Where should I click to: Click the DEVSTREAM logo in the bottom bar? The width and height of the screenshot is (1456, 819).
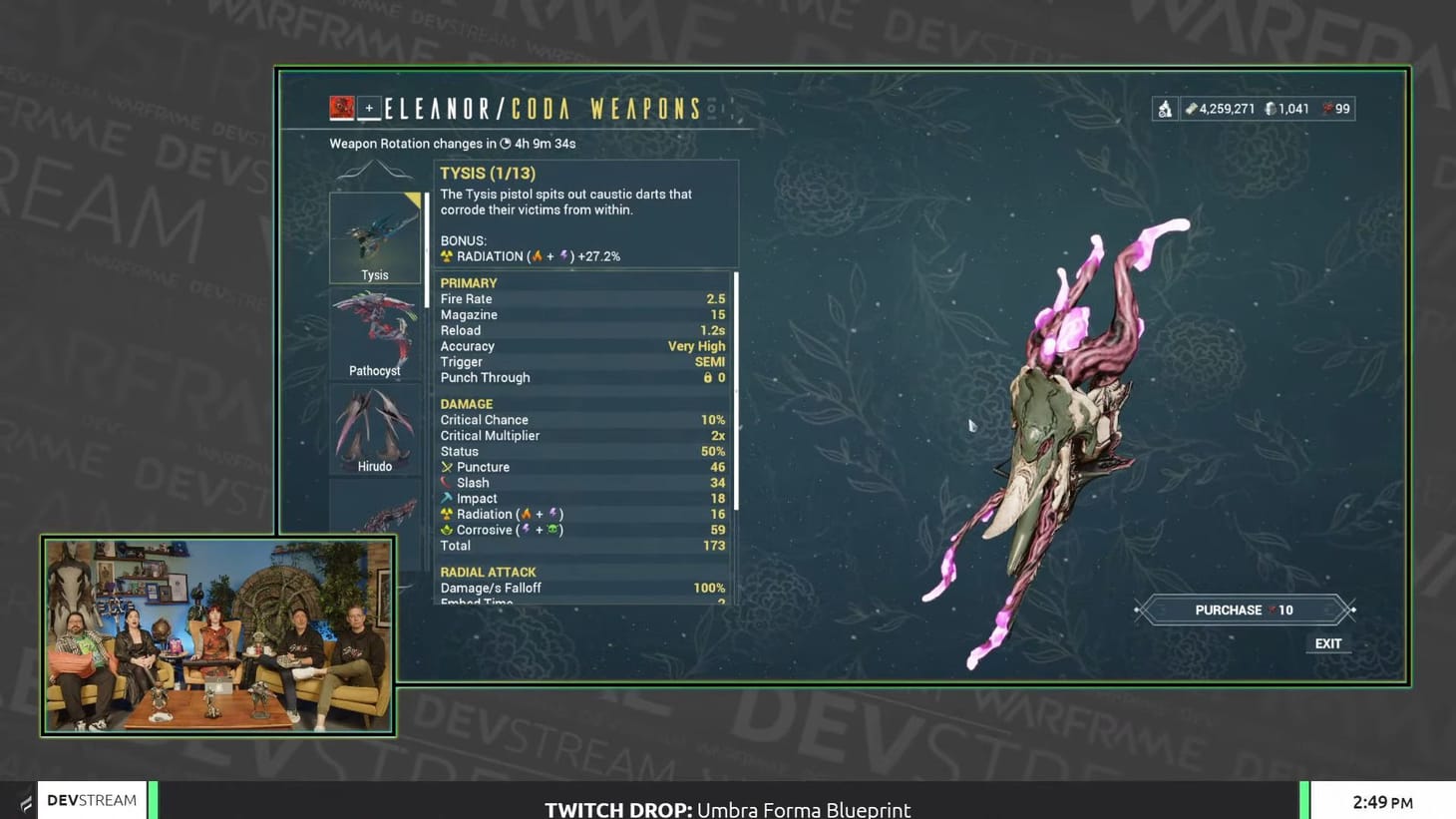click(x=92, y=799)
